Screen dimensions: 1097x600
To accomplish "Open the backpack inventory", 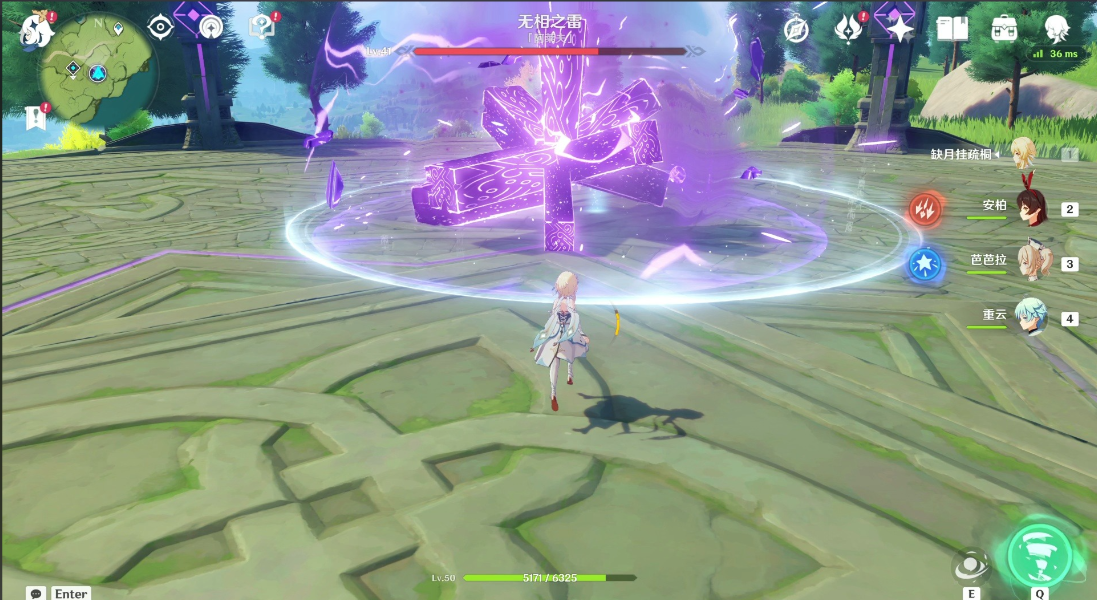I will 1004,29.
